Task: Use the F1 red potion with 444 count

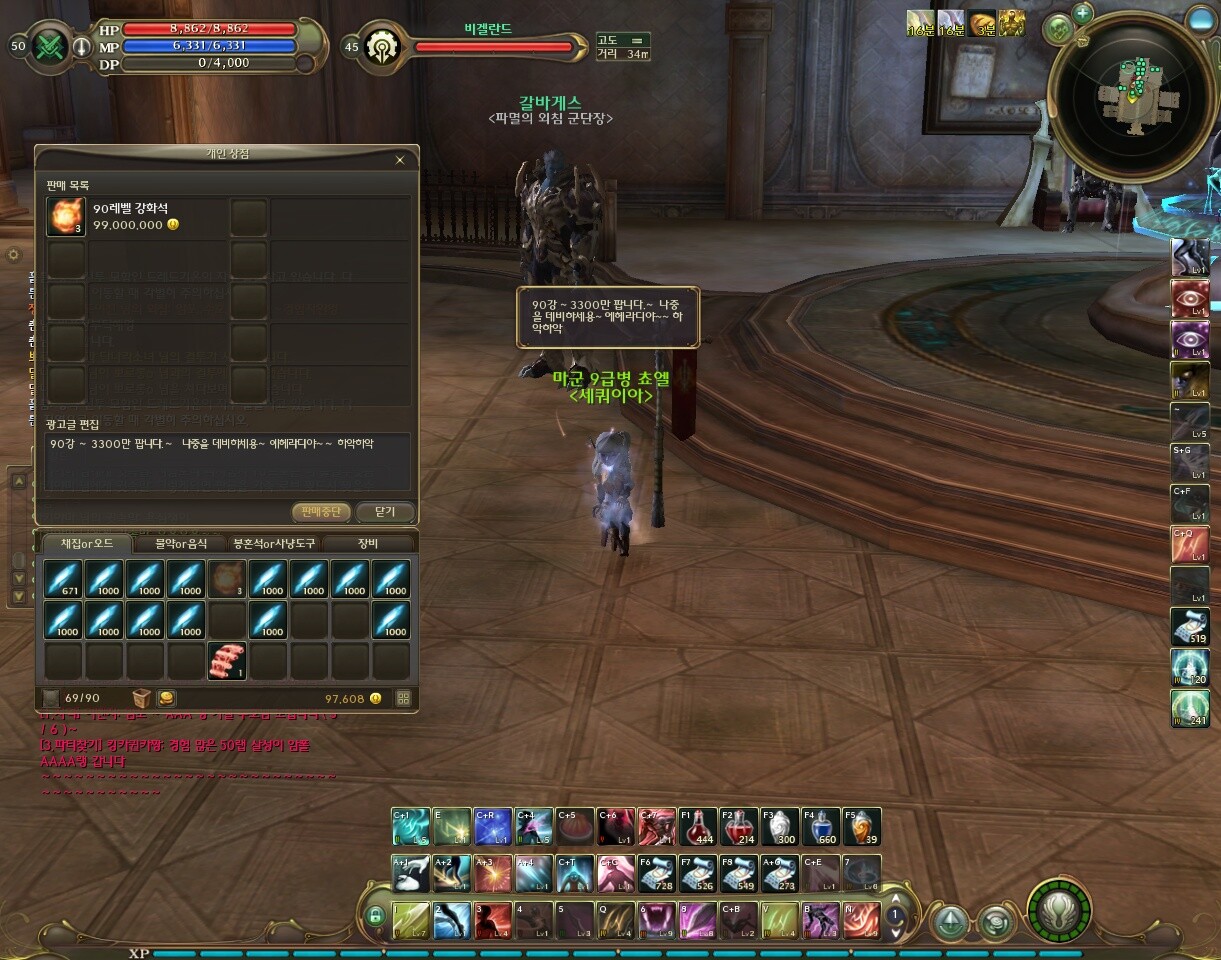Action: coord(698,827)
